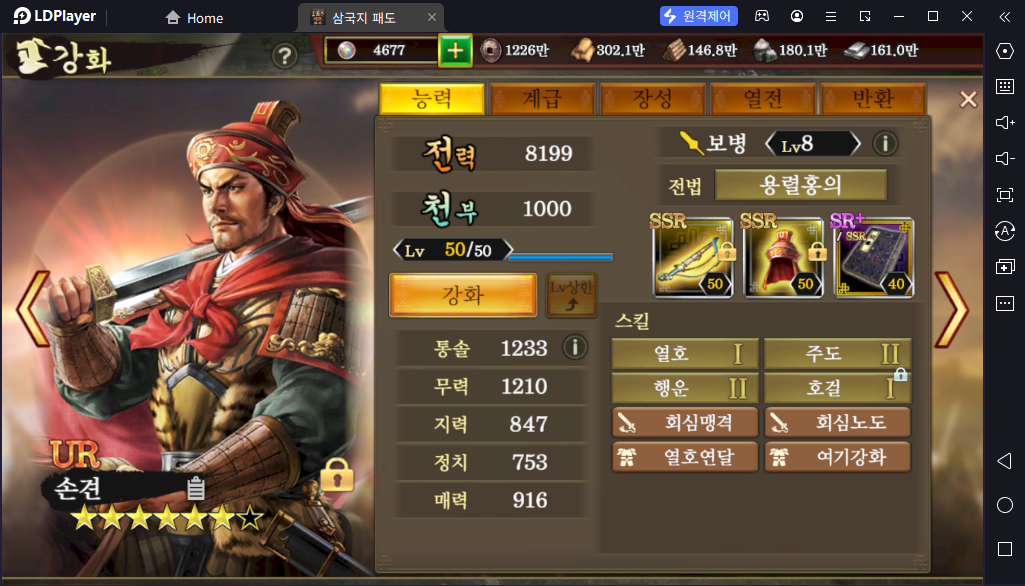Show previous general with left arrow

(33, 308)
